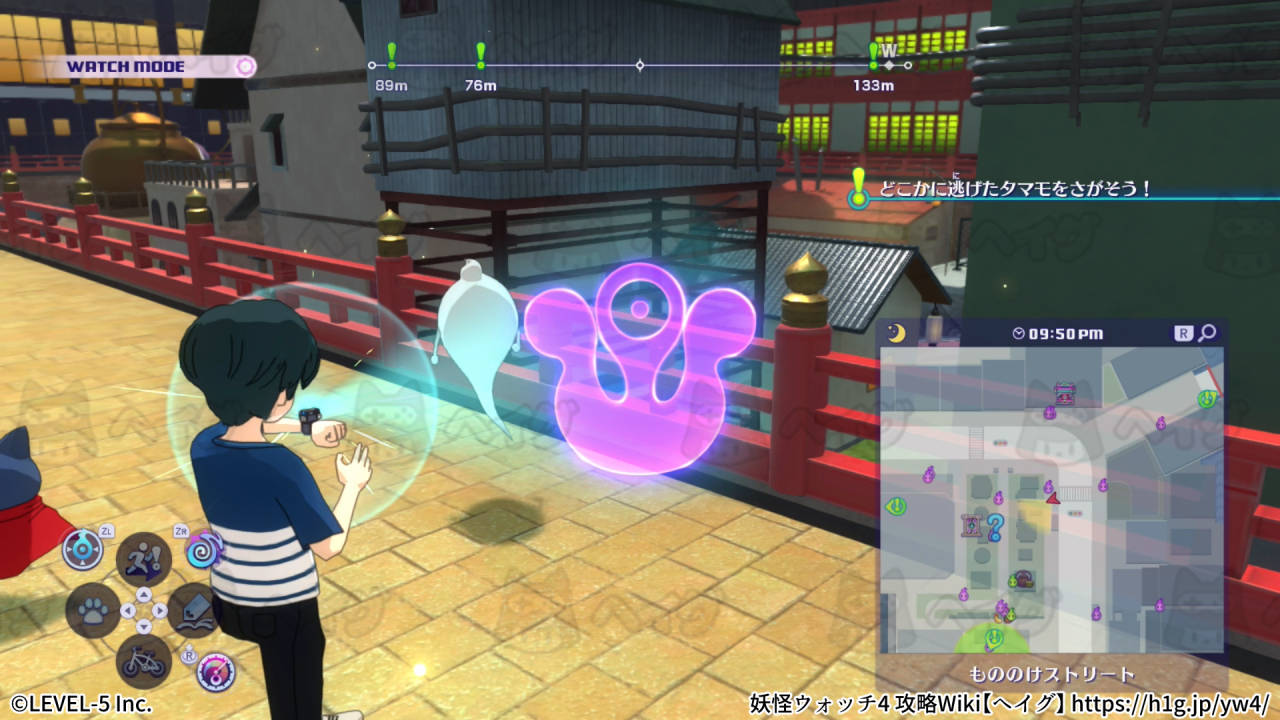Tap the pink radar gauge icon

215,672
